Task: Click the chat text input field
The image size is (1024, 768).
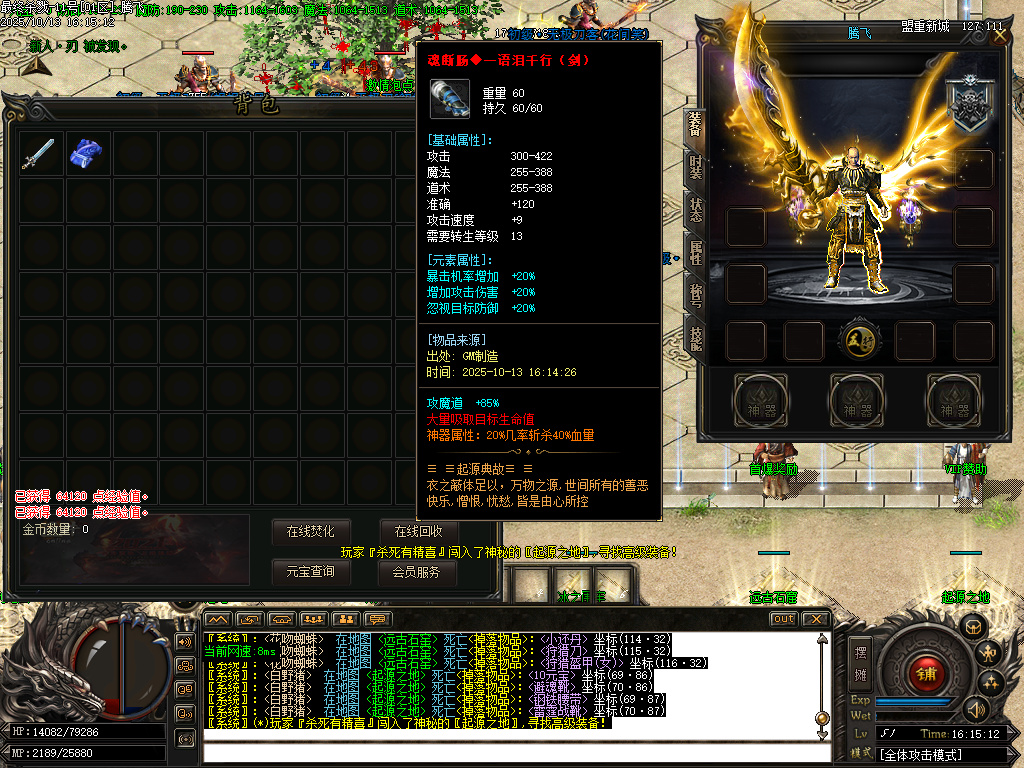Action: [x=510, y=750]
